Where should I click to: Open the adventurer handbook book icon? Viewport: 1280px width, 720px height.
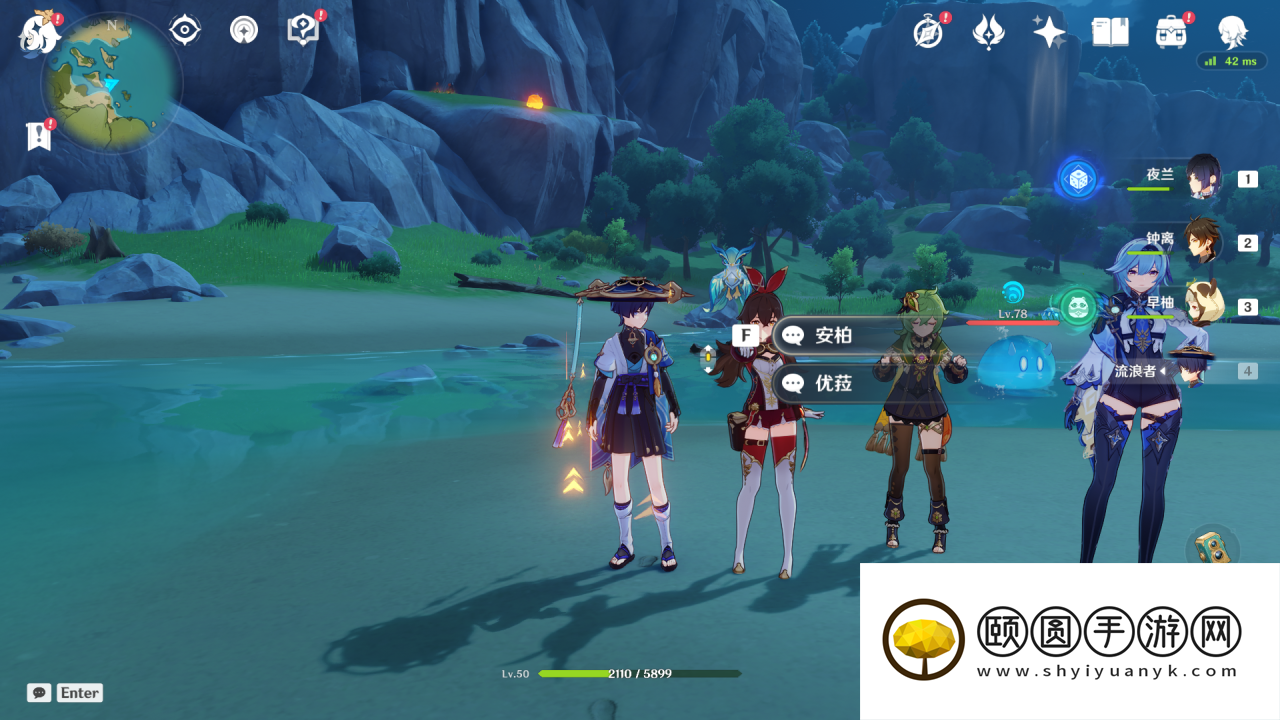1110,32
